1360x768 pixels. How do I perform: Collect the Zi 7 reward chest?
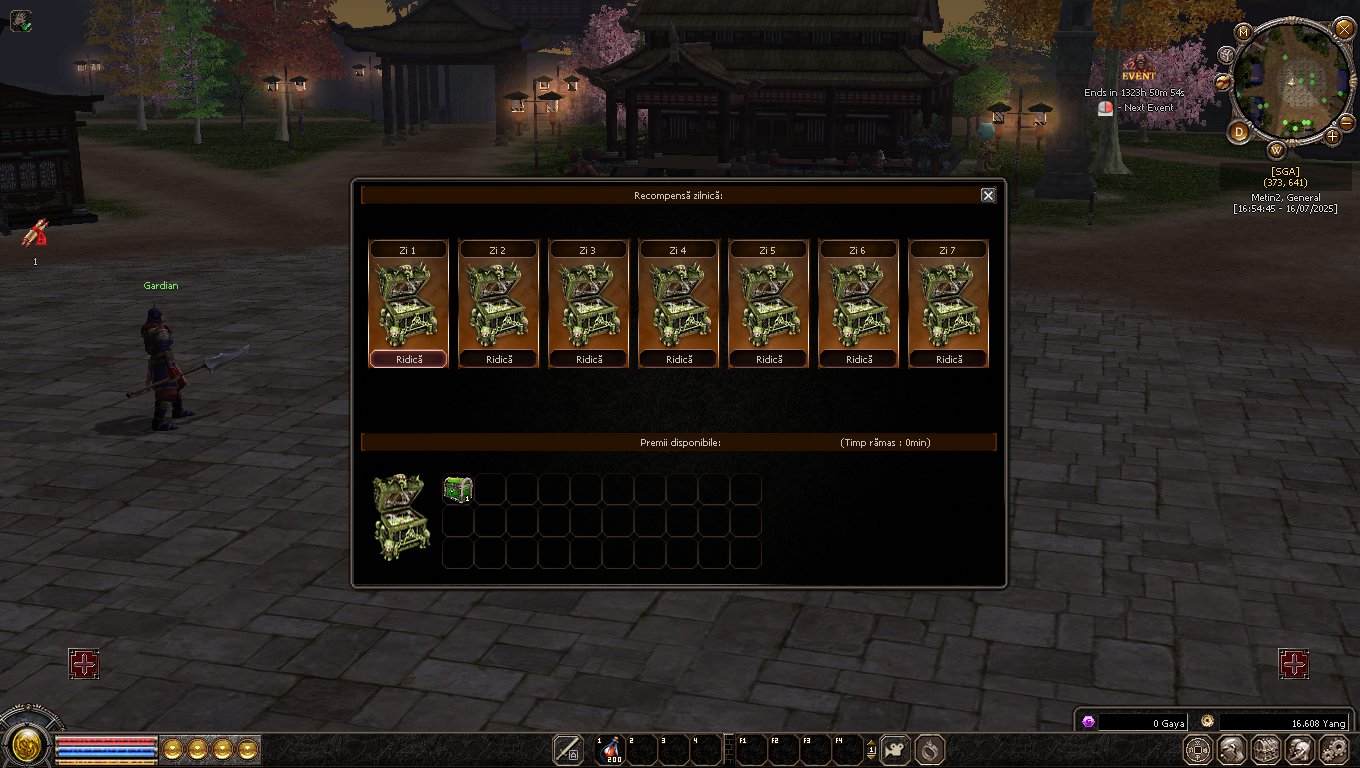coord(948,359)
